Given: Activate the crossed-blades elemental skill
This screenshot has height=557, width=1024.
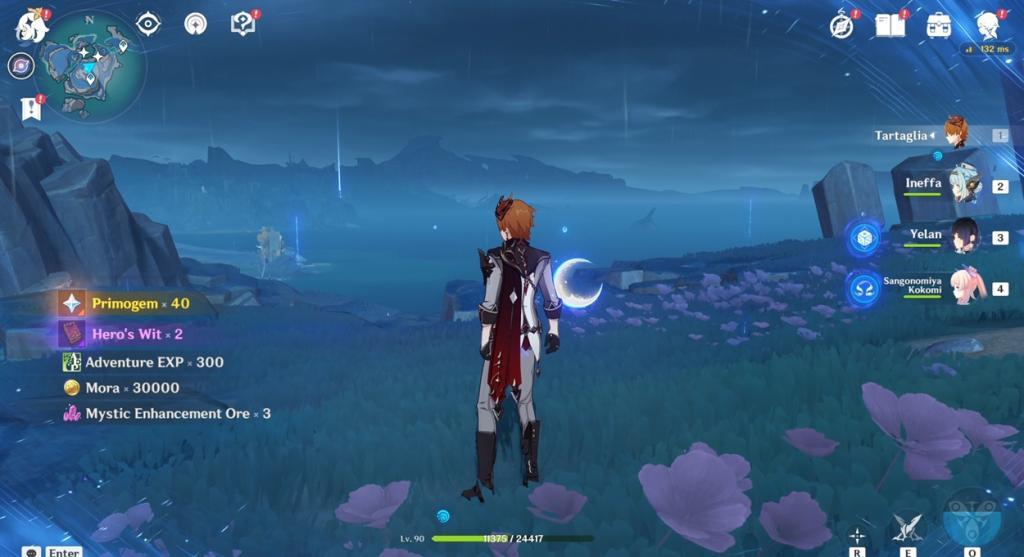Looking at the screenshot, I should [x=906, y=527].
